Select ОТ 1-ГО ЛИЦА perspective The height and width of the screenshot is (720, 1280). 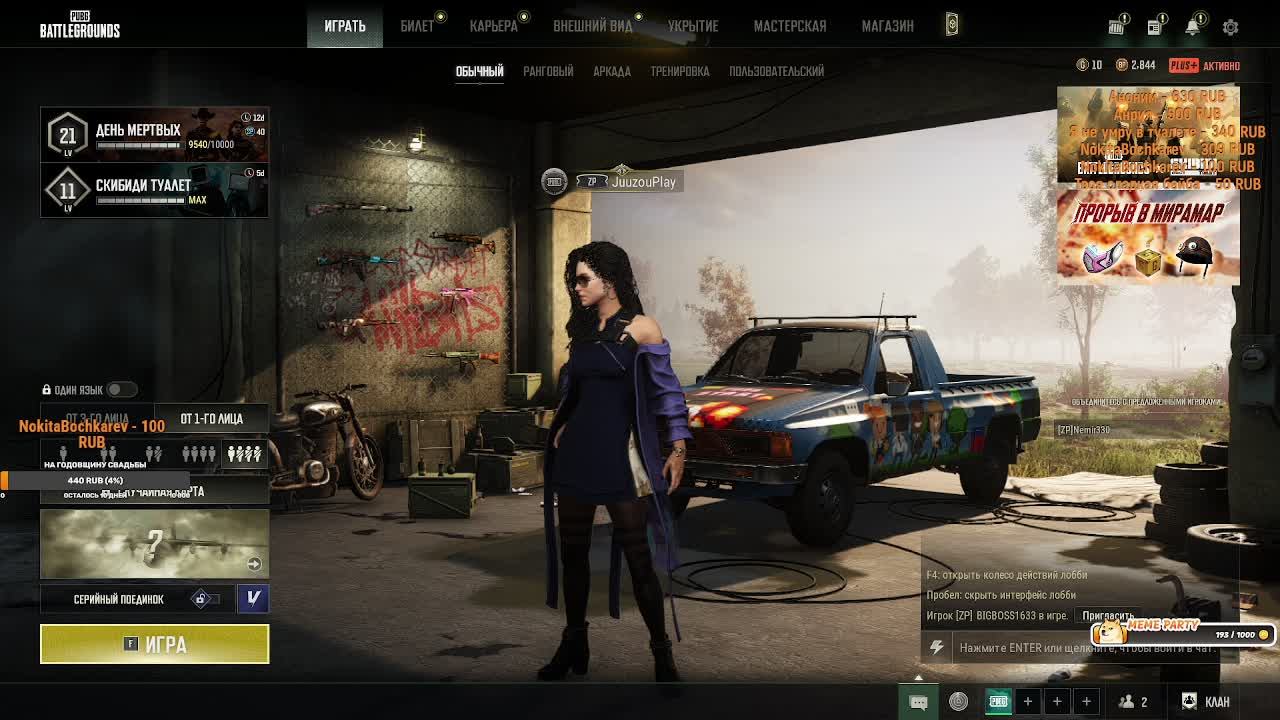pos(211,419)
